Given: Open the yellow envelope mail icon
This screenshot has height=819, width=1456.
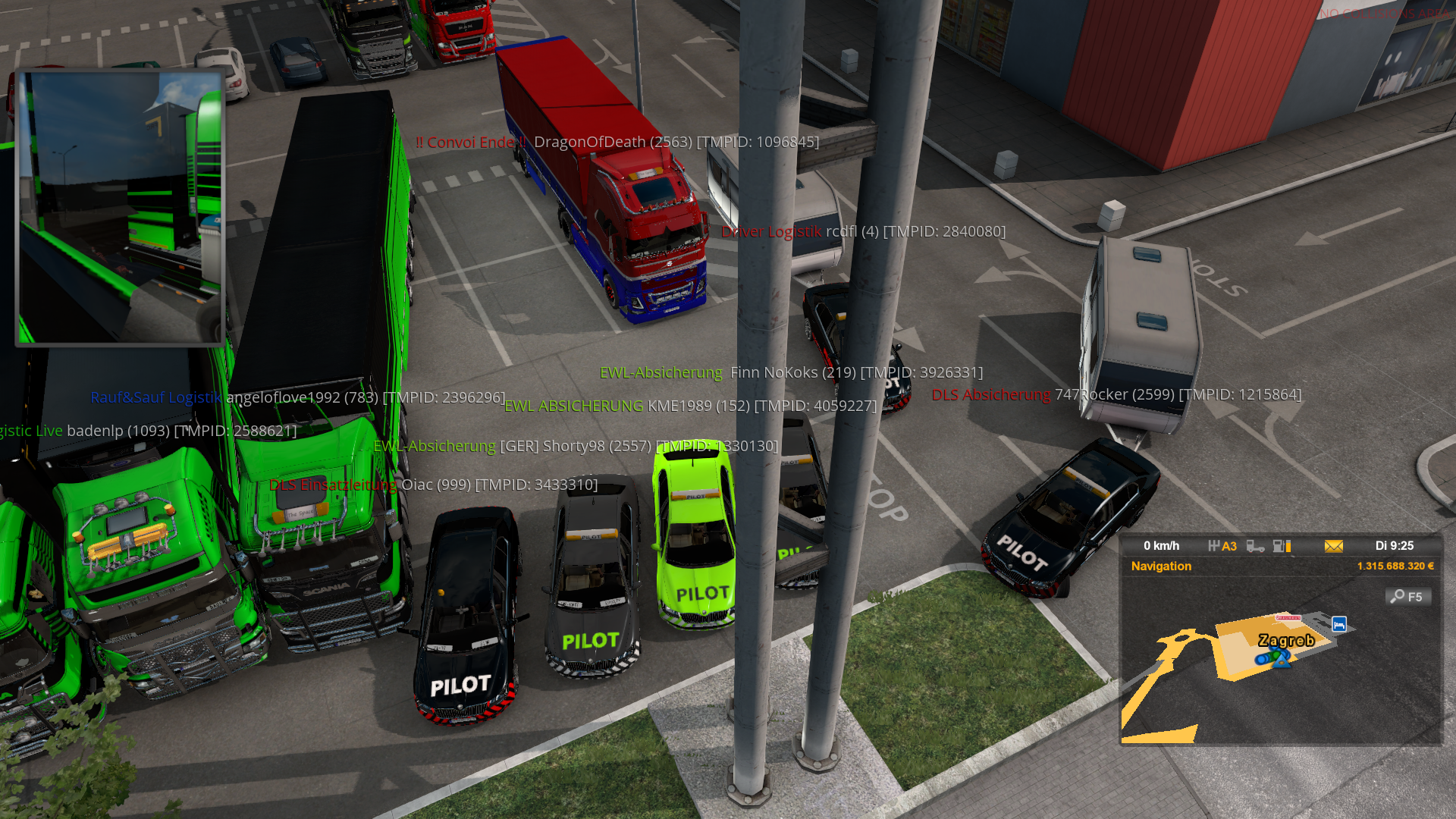Looking at the screenshot, I should tap(1333, 546).
